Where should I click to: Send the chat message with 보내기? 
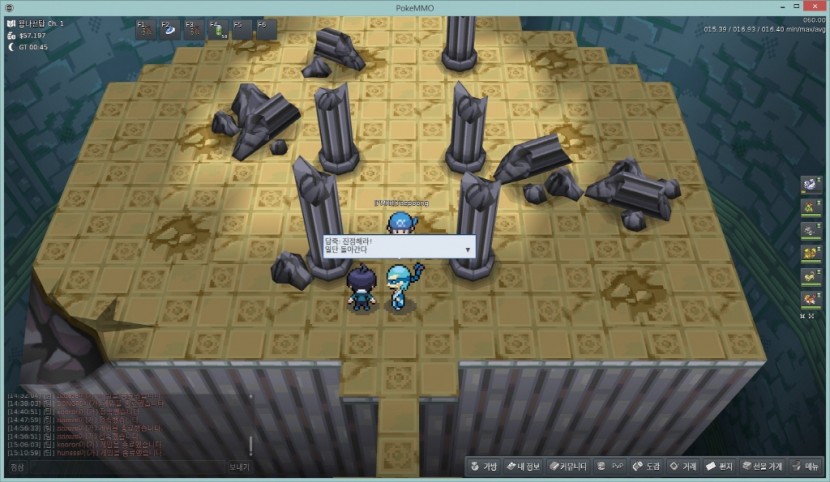[239, 466]
